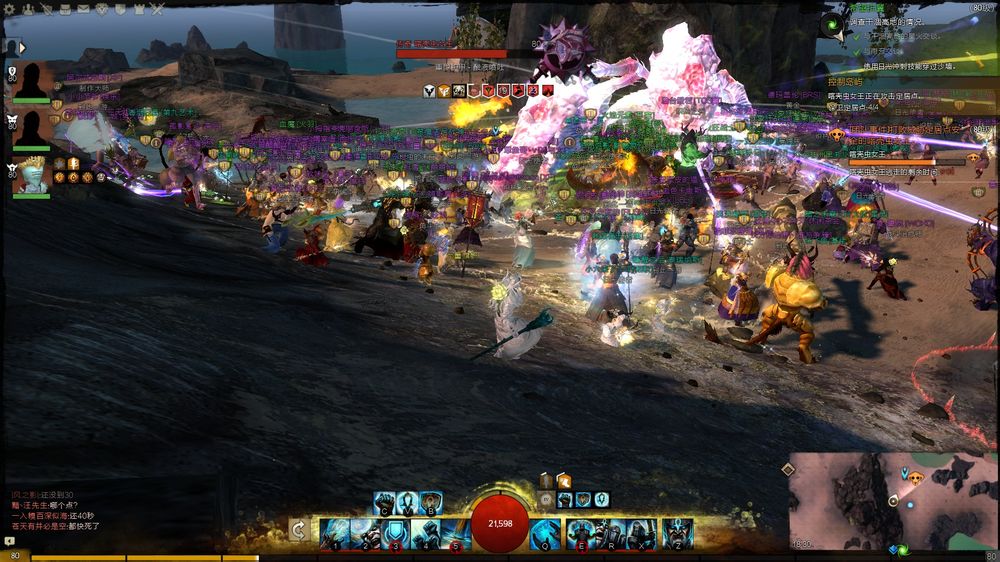This screenshot has width=1000, height=562.
Task: Activate the shield skill bound to B
Action: tap(431, 502)
